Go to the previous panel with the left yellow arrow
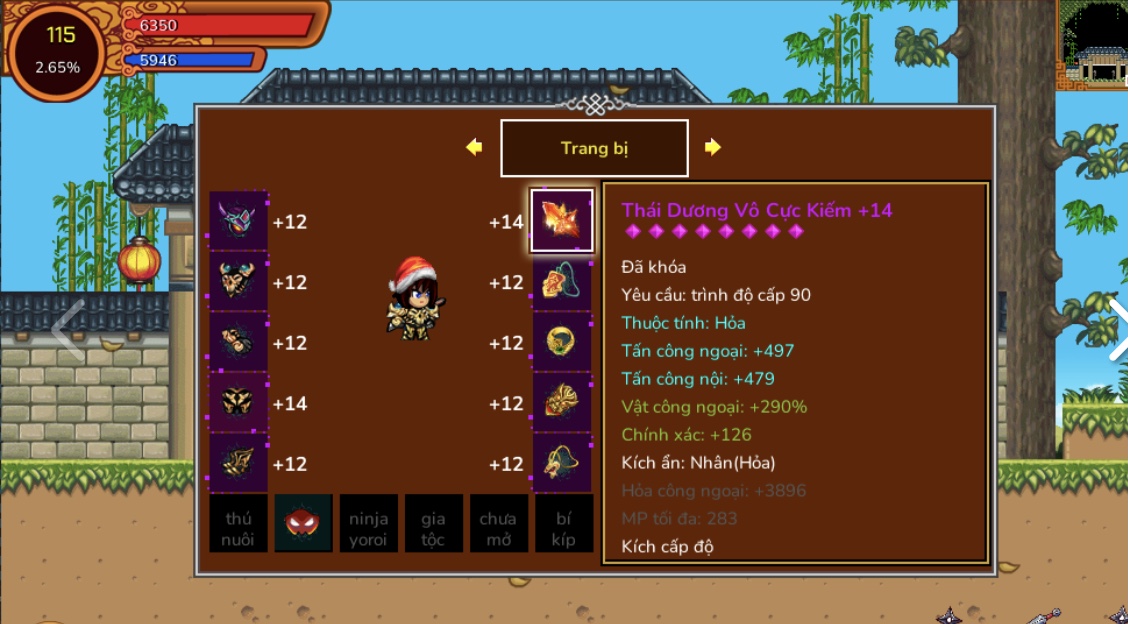 tap(474, 147)
